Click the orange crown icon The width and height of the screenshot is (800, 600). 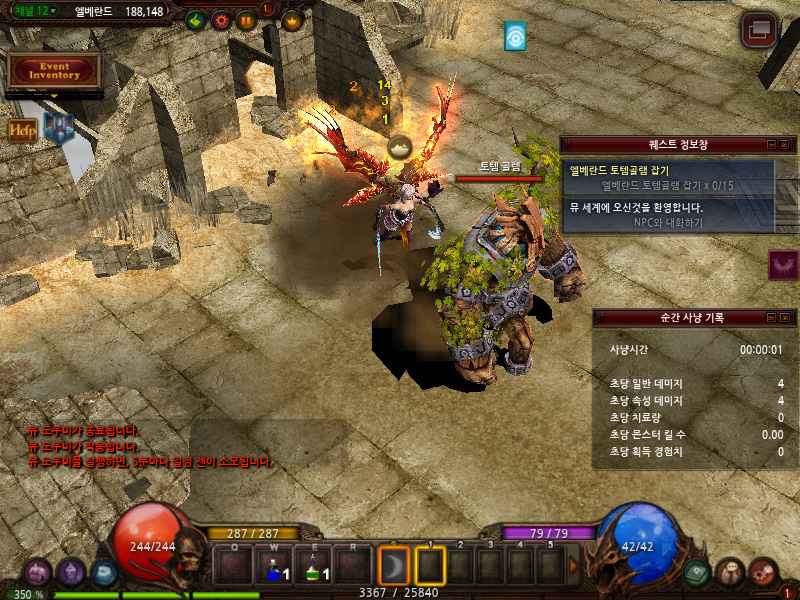click(x=292, y=20)
